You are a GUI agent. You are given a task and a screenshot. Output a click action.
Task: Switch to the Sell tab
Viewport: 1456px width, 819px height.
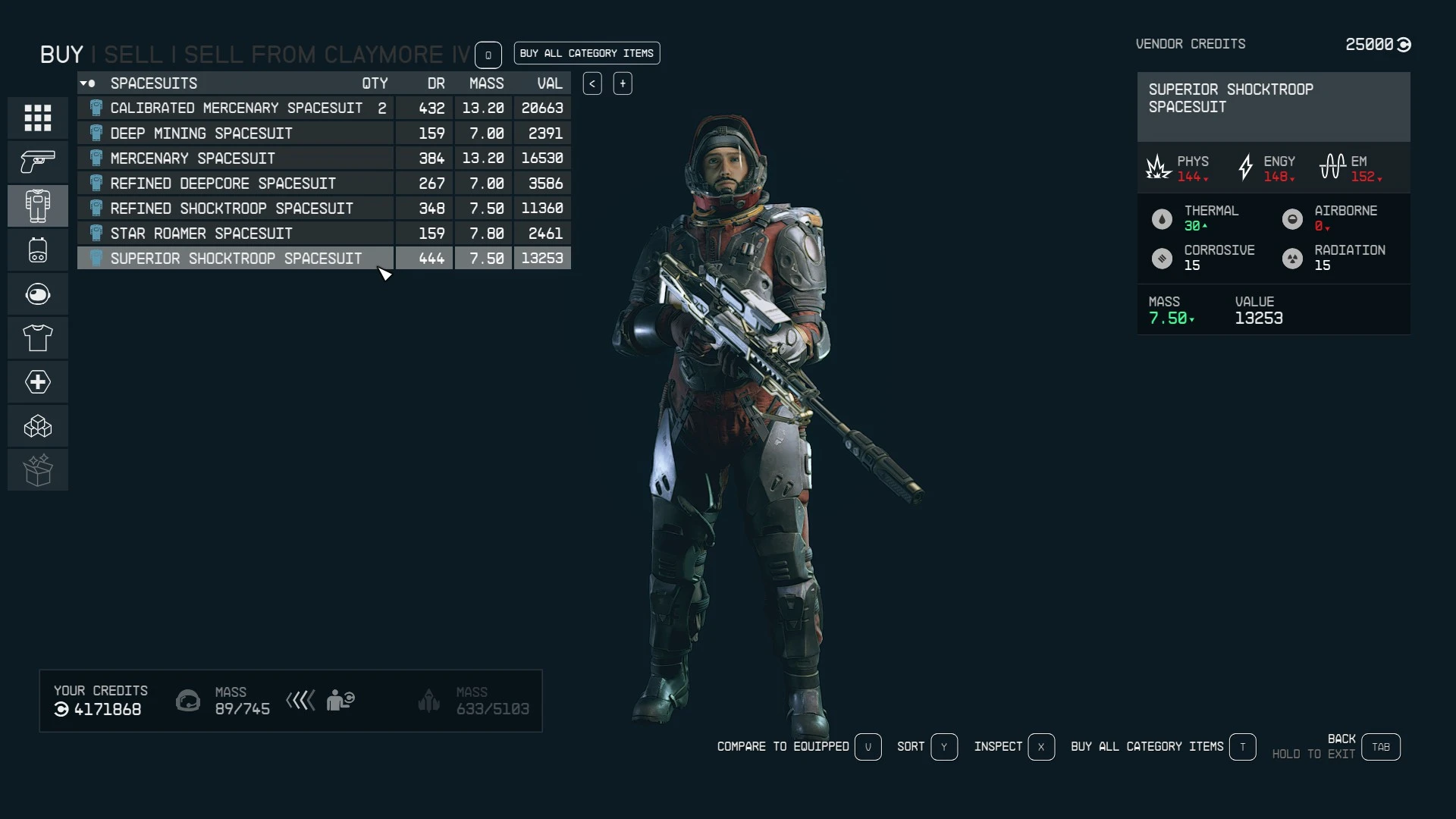click(x=133, y=55)
